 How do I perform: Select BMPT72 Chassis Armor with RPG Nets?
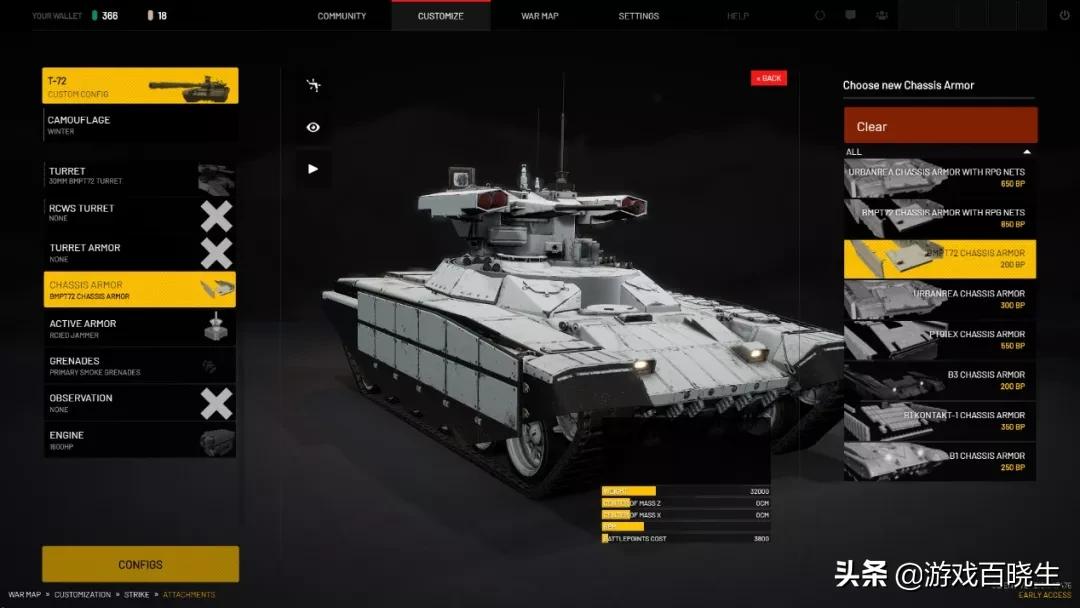tap(940, 218)
